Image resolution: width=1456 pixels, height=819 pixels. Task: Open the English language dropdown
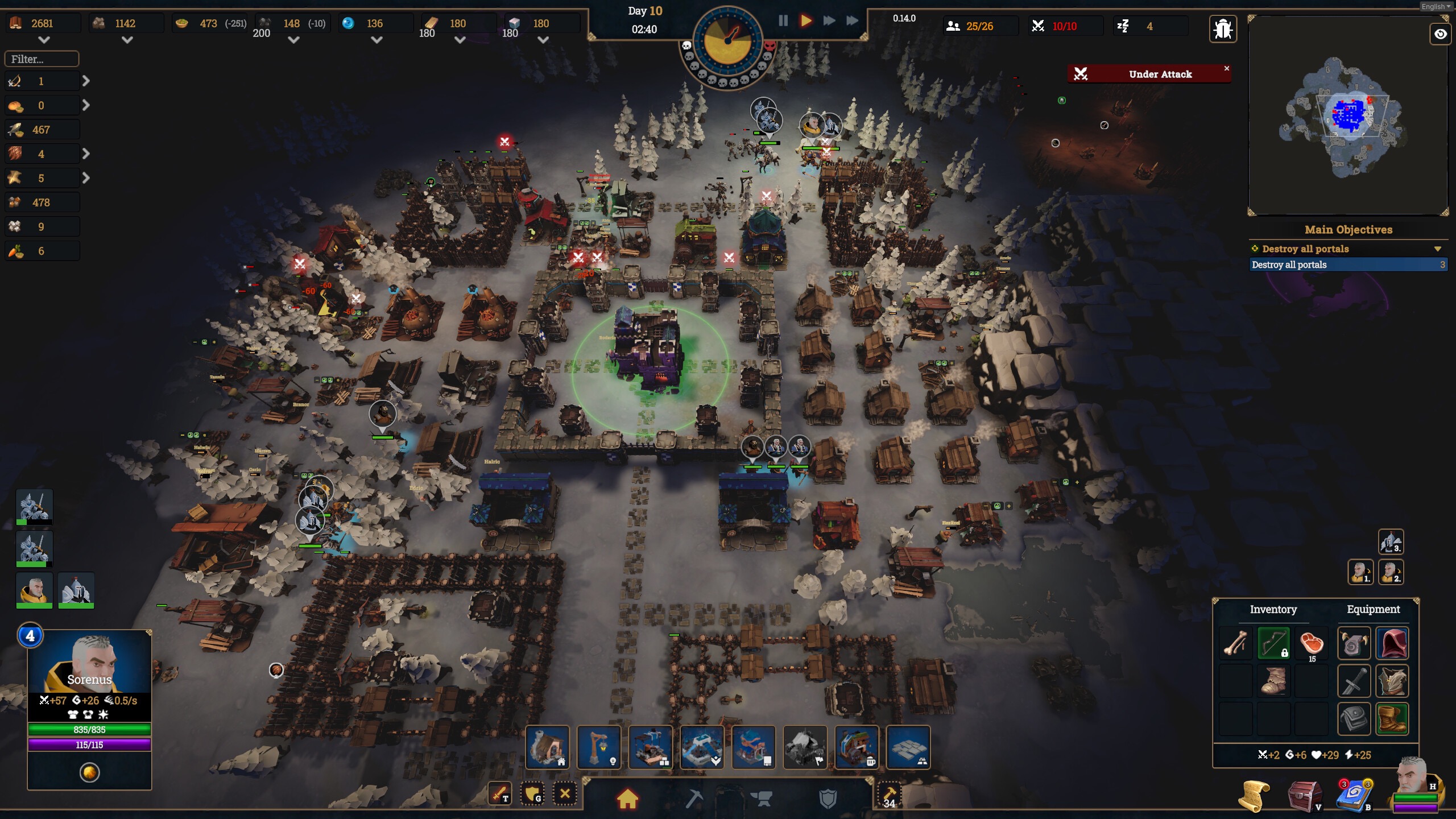(x=1436, y=7)
